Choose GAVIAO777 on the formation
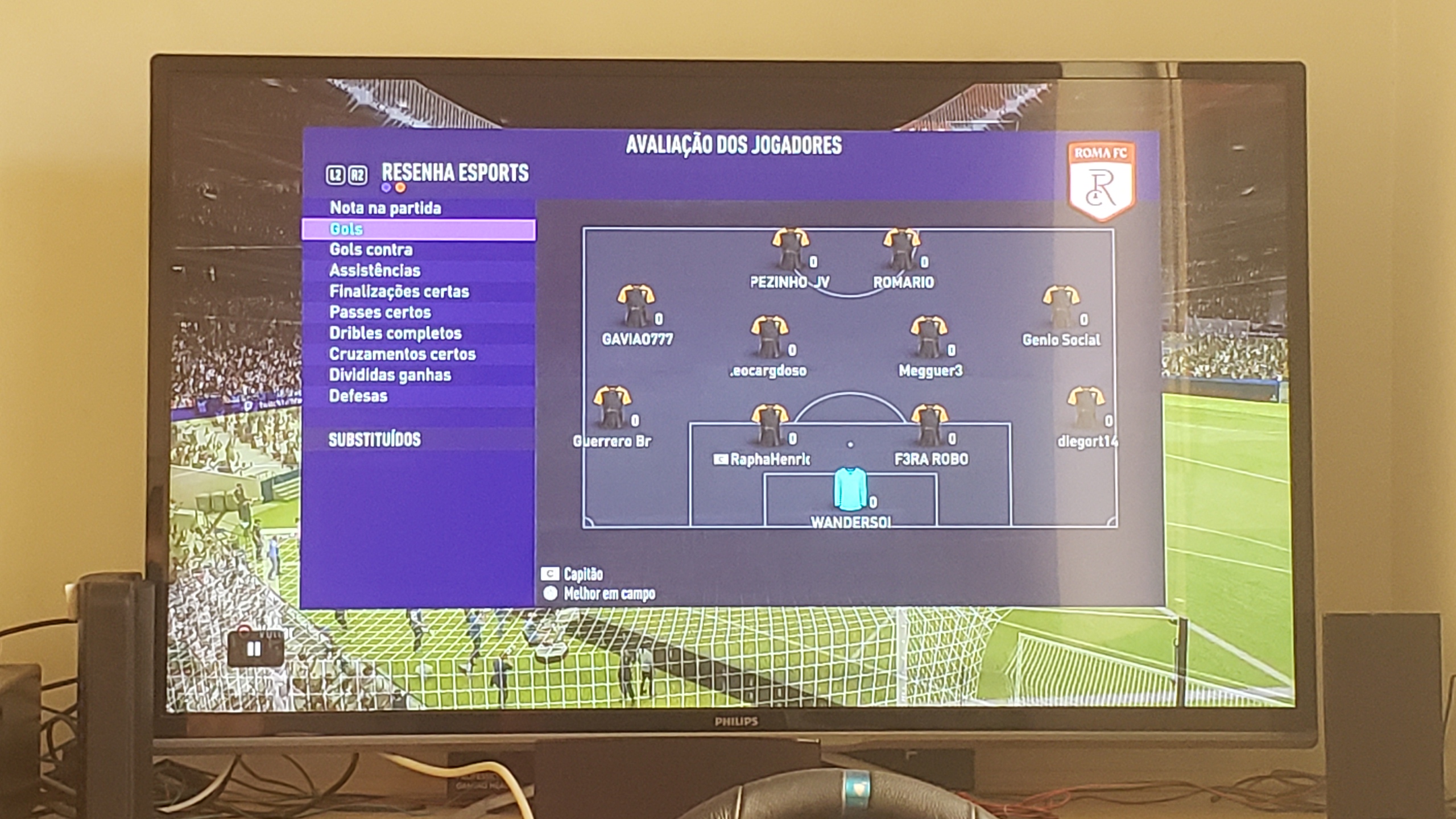The height and width of the screenshot is (819, 1456). [636, 307]
